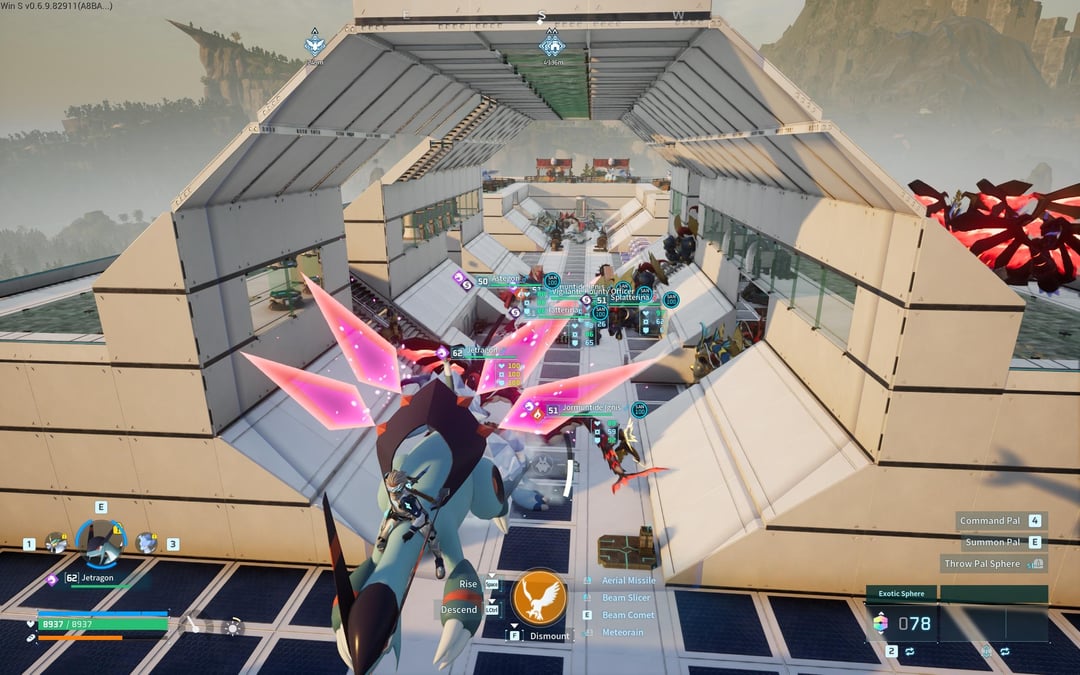Select the active Jetragon party portrait

100,544
